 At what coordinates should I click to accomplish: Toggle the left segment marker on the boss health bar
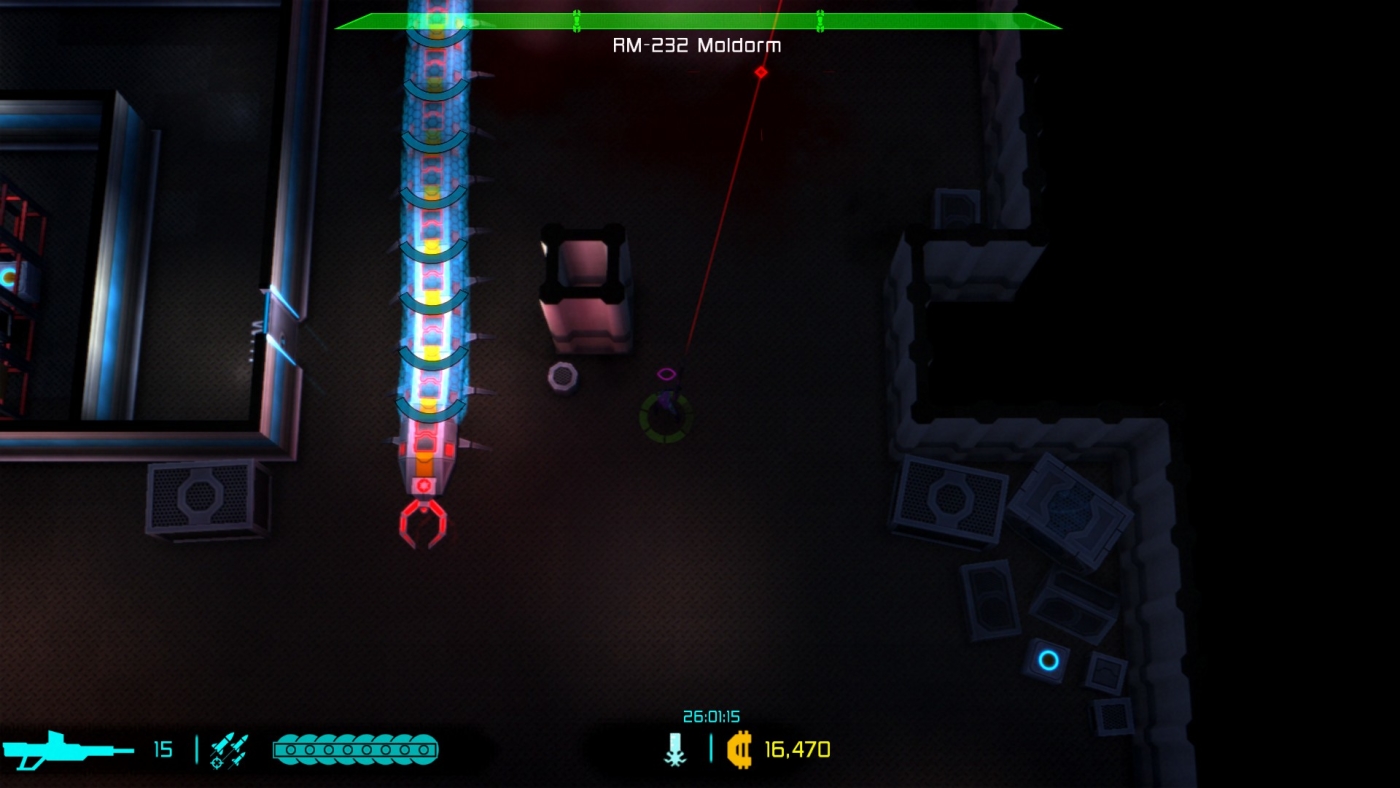pyautogui.click(x=575, y=19)
